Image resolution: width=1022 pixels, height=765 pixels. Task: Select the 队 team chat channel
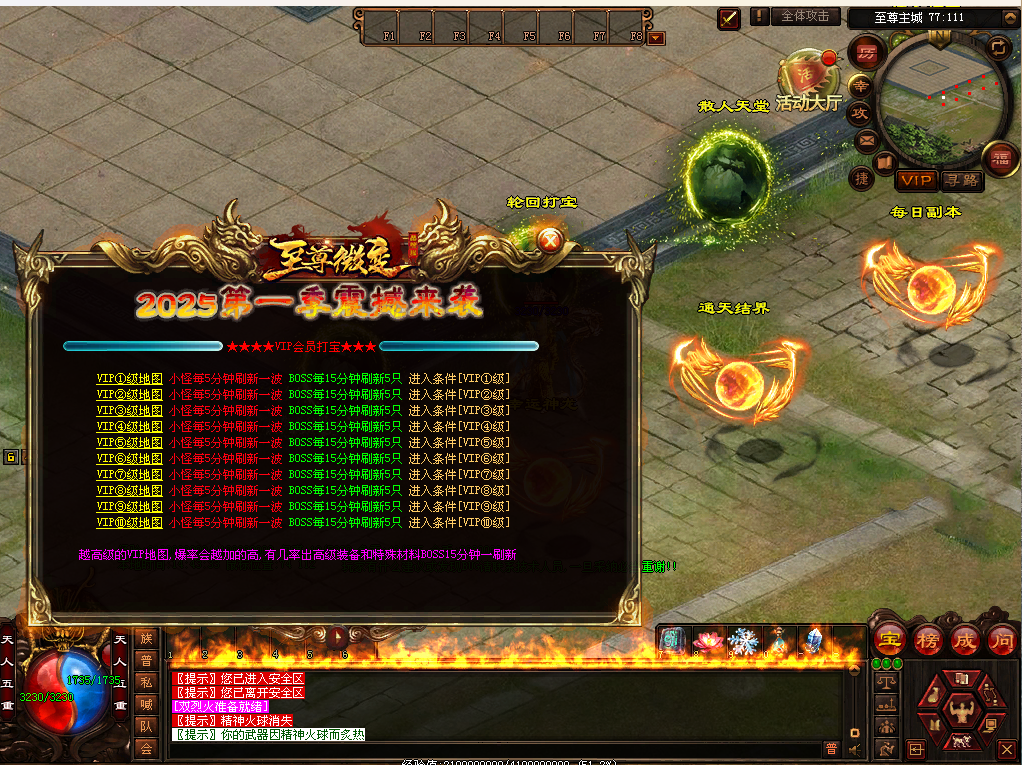click(x=146, y=726)
